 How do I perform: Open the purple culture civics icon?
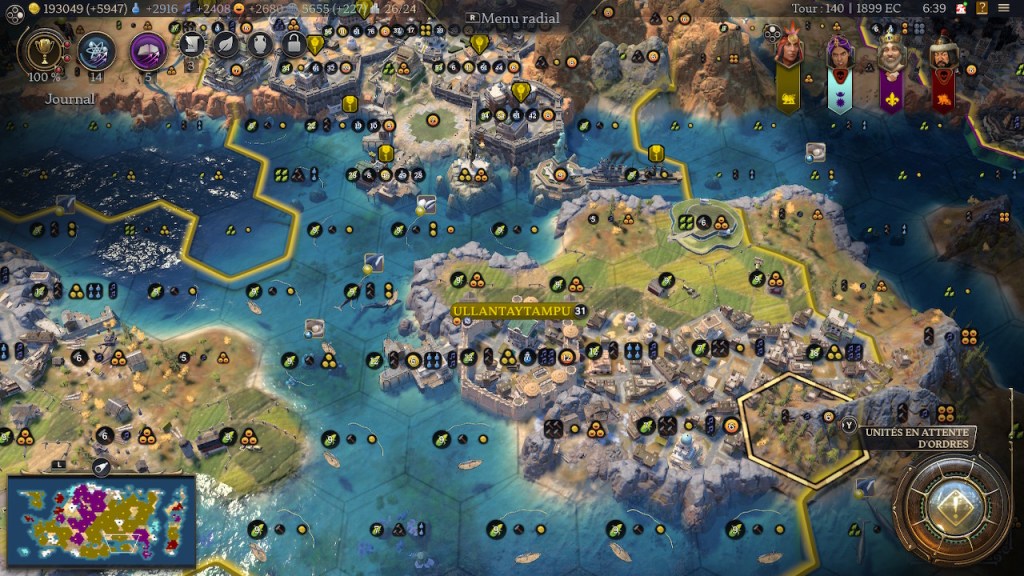[147, 50]
